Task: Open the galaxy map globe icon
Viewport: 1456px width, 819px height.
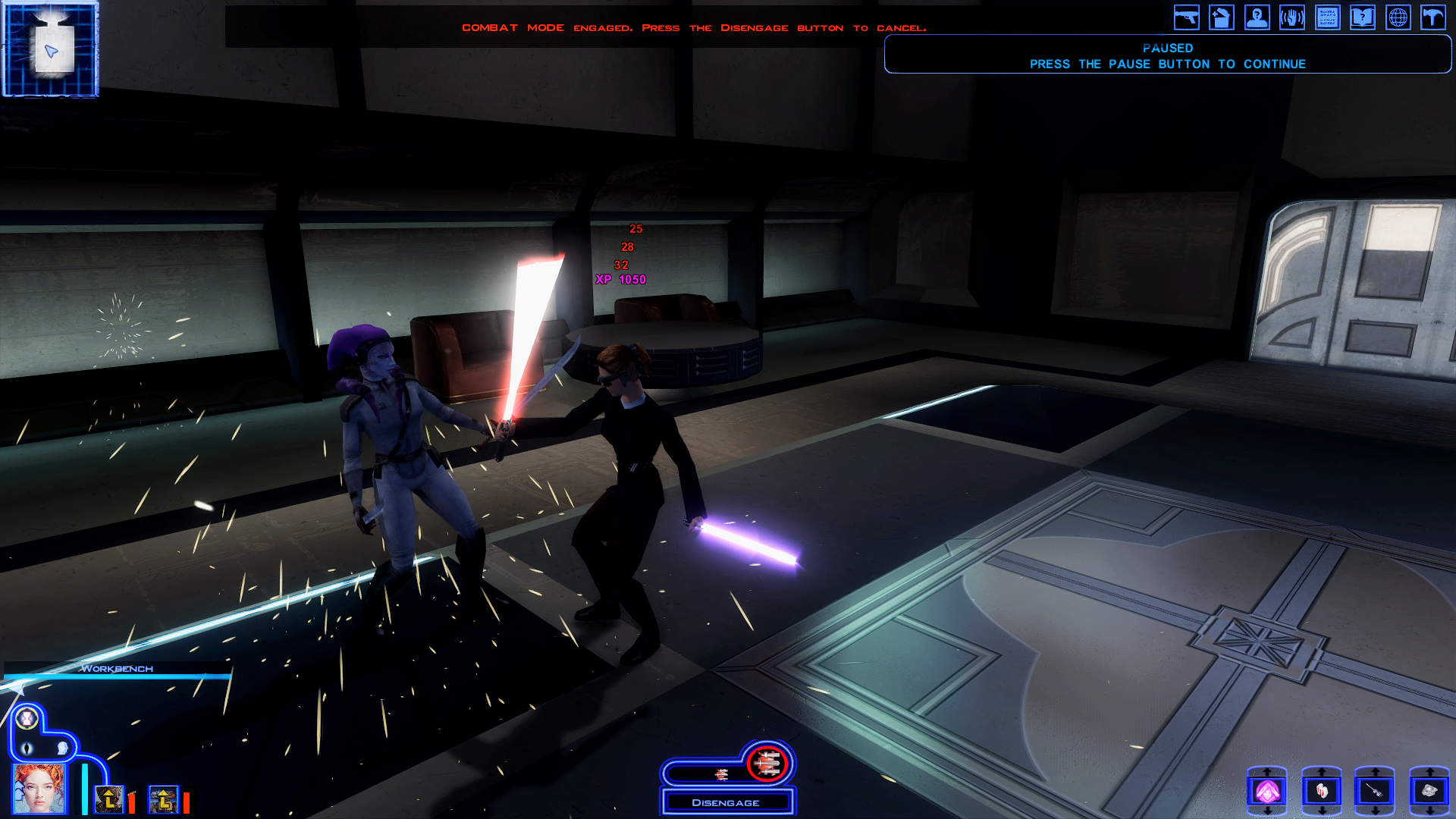Action: point(1398,17)
